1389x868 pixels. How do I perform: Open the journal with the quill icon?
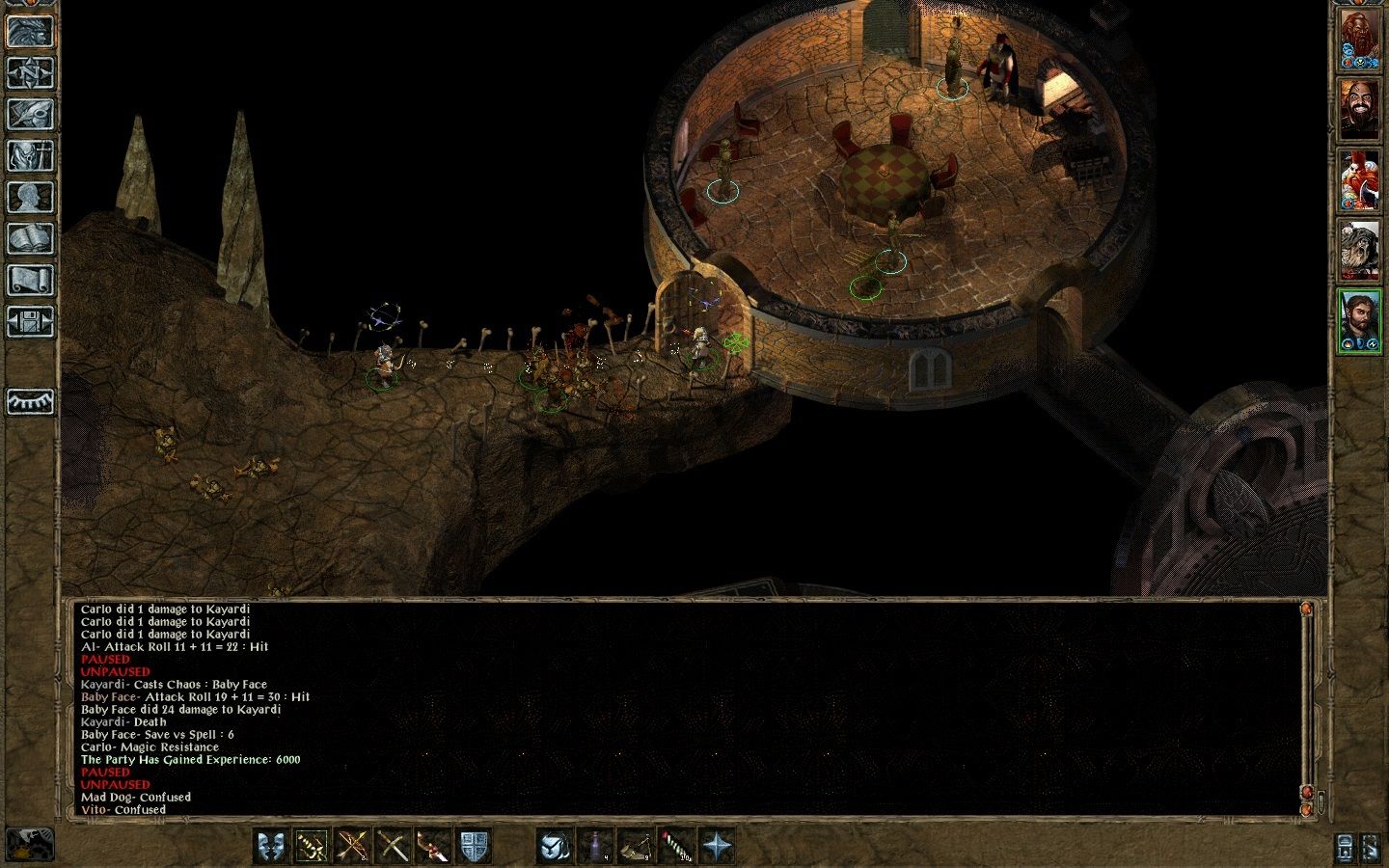pos(30,114)
